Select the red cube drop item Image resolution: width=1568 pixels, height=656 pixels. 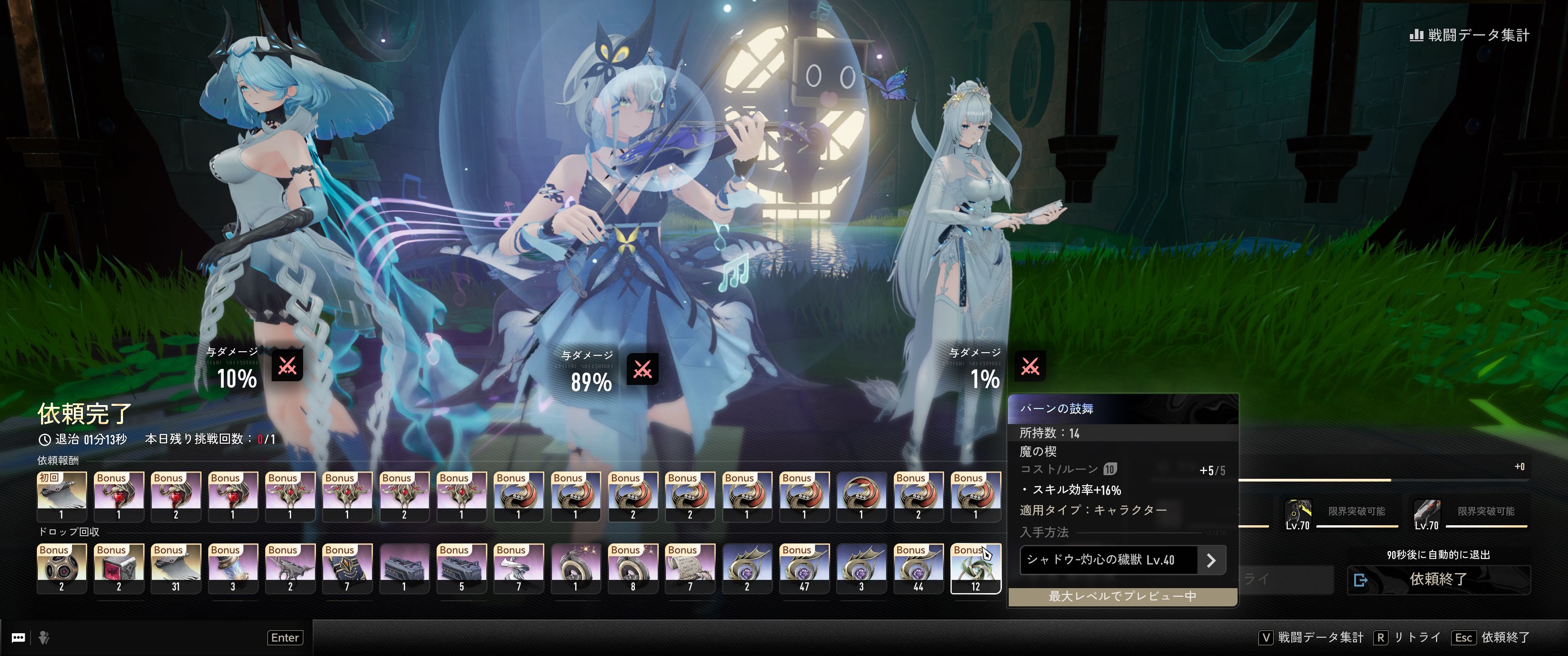tap(119, 568)
